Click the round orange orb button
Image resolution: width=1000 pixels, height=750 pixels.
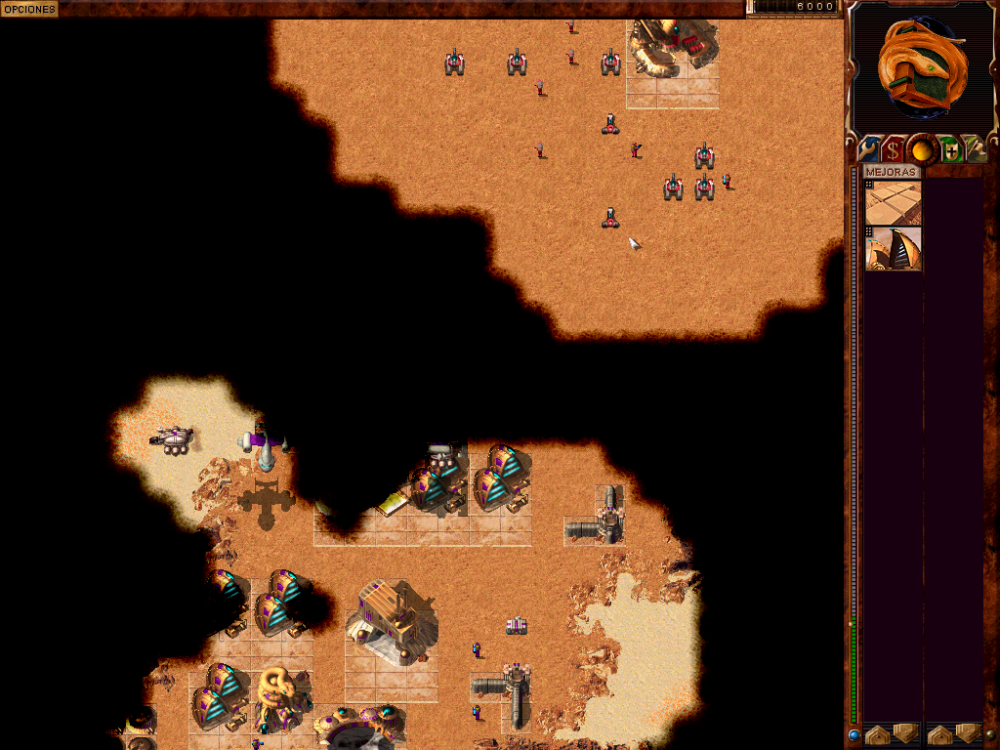(x=922, y=150)
